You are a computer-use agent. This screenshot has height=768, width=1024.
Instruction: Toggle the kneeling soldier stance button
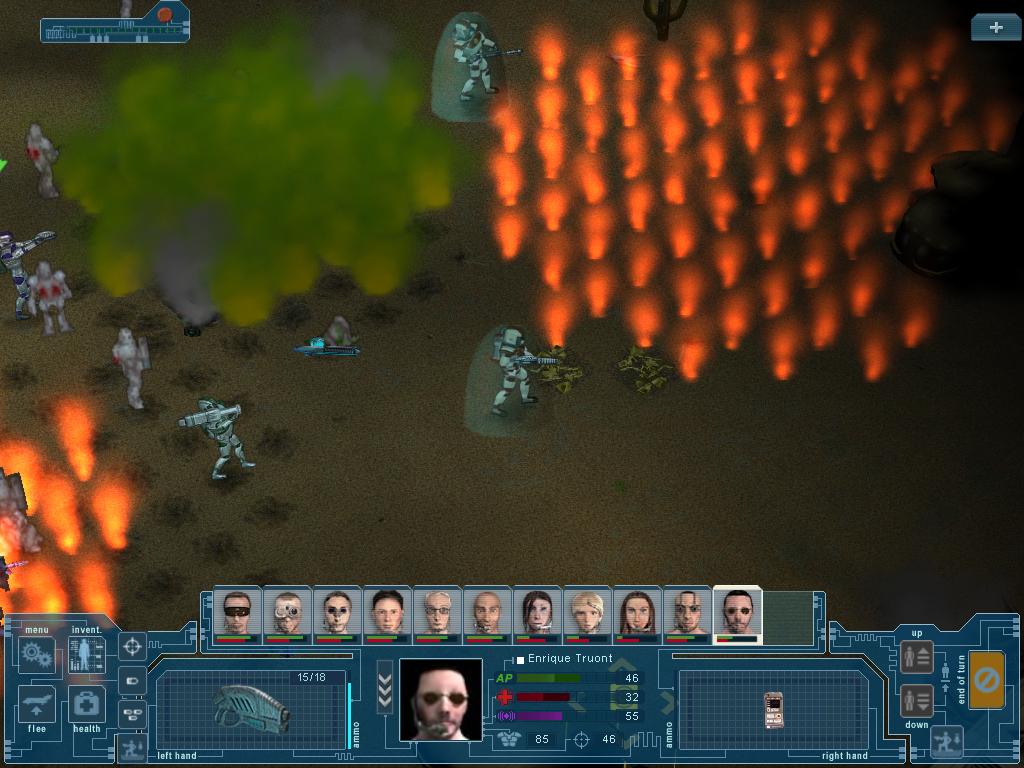tap(131, 746)
